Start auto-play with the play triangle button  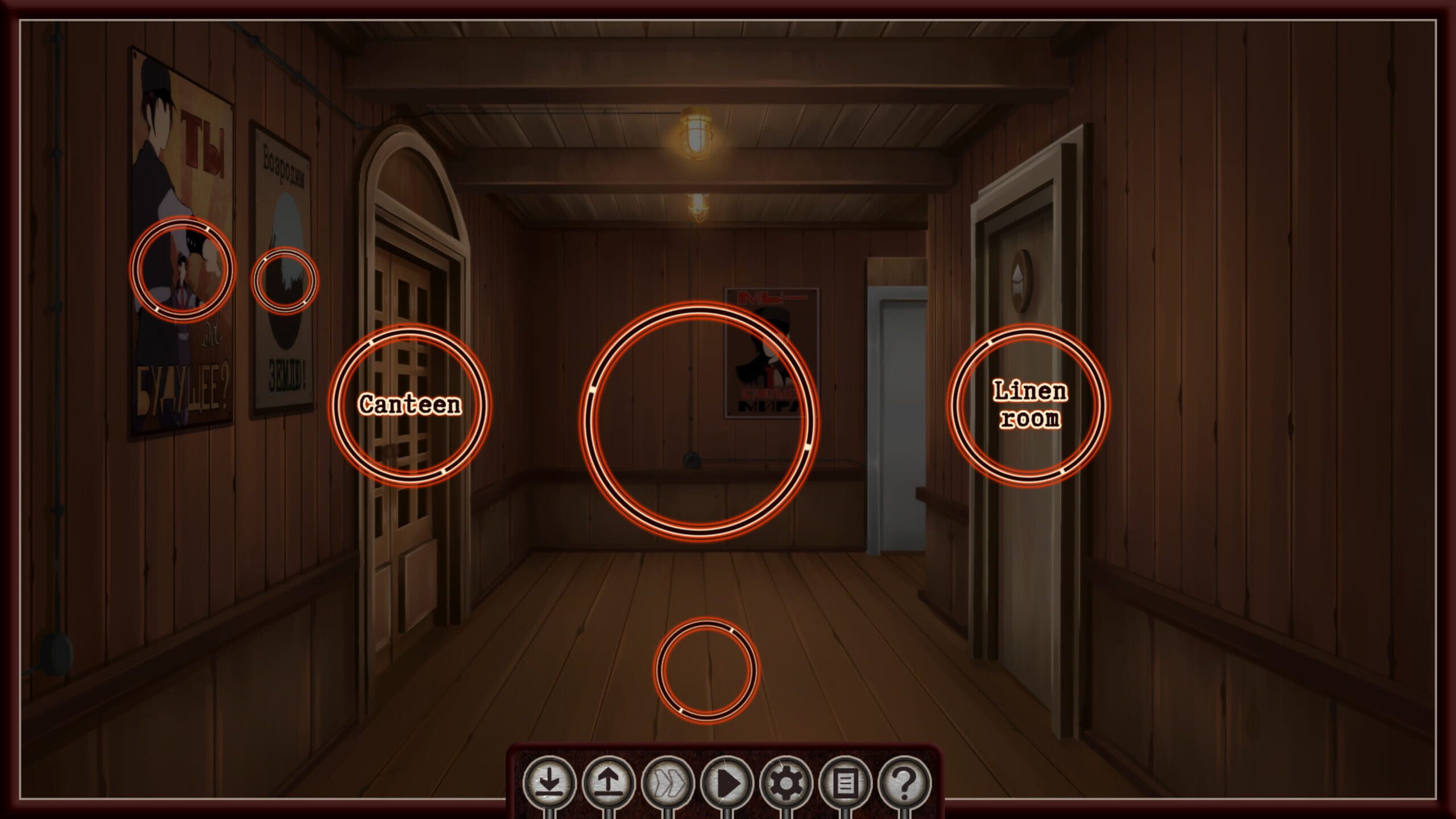pyautogui.click(x=727, y=784)
